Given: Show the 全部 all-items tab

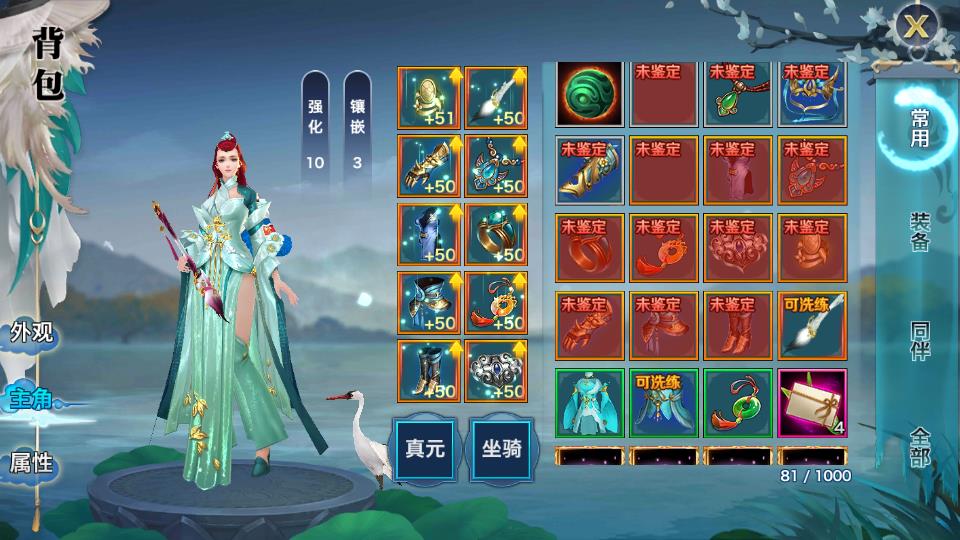Looking at the screenshot, I should [x=918, y=446].
